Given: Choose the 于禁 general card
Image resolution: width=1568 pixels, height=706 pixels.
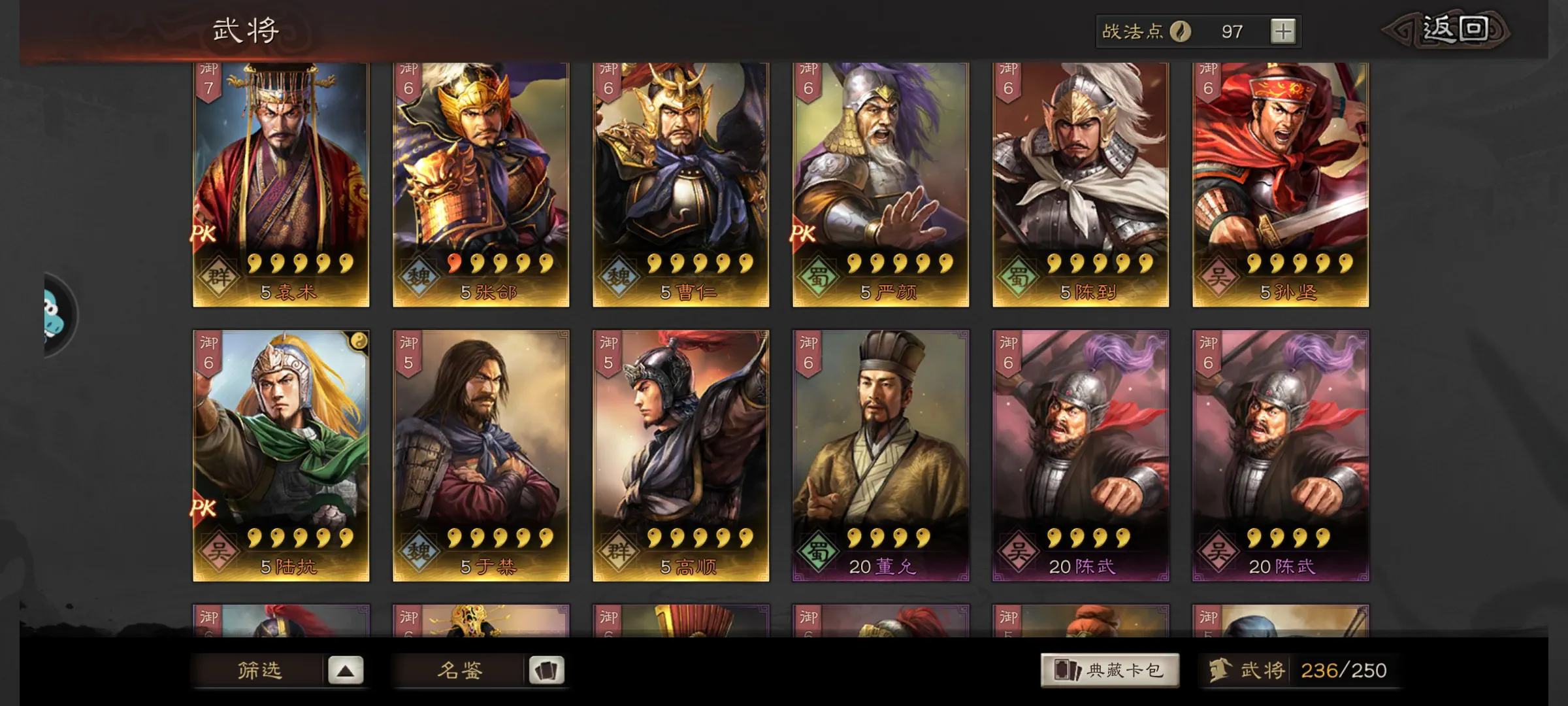Looking at the screenshot, I should point(481,455).
